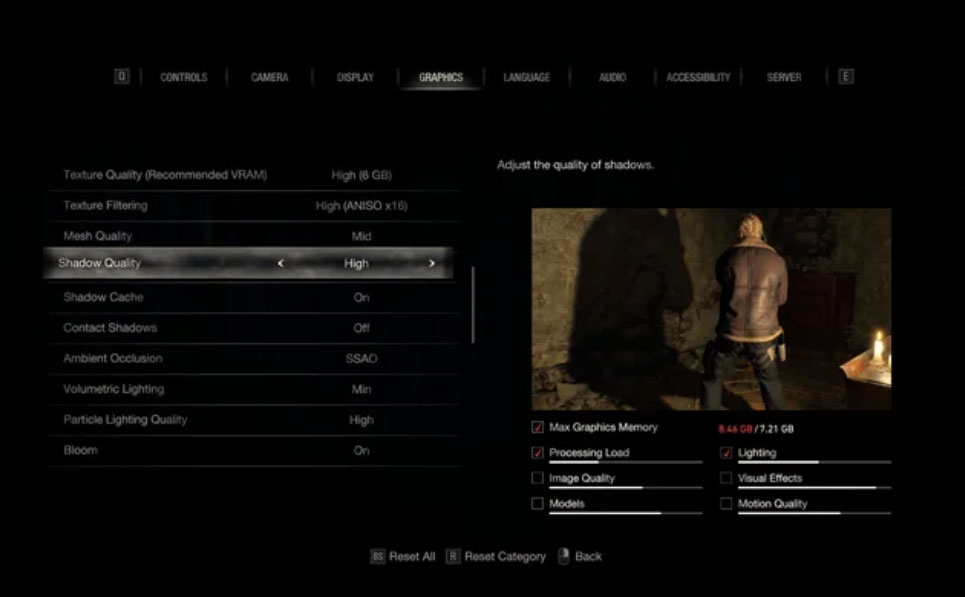Open the Camera settings tab
Image resolution: width=965 pixels, height=597 pixels.
tap(269, 77)
